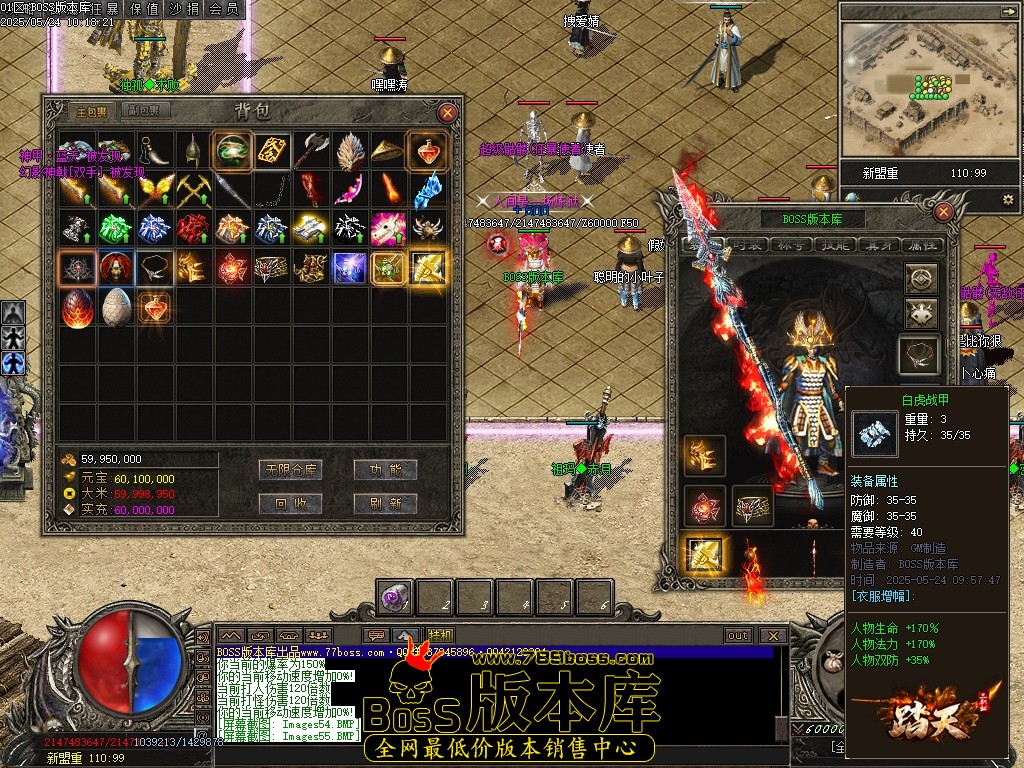The height and width of the screenshot is (768, 1024).
Task: Use the purple scroll in hotbar slot 1
Action: coord(393,597)
